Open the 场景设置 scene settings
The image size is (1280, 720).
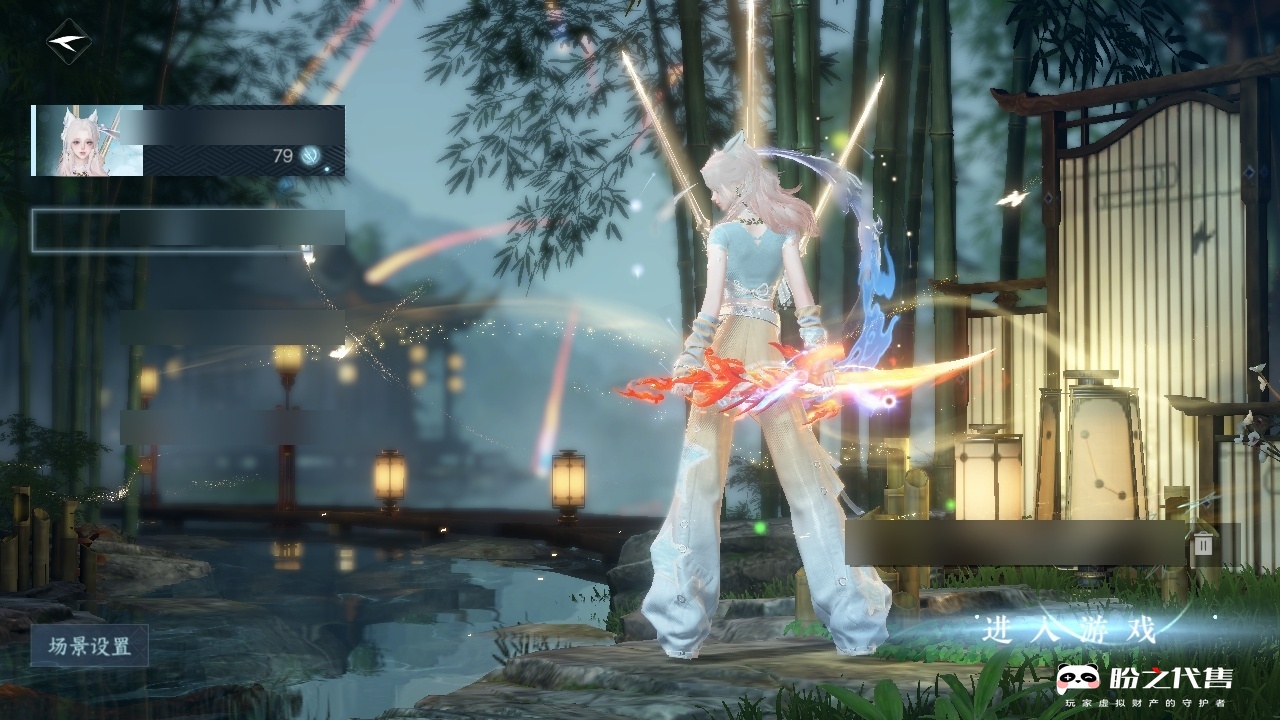pyautogui.click(x=90, y=646)
